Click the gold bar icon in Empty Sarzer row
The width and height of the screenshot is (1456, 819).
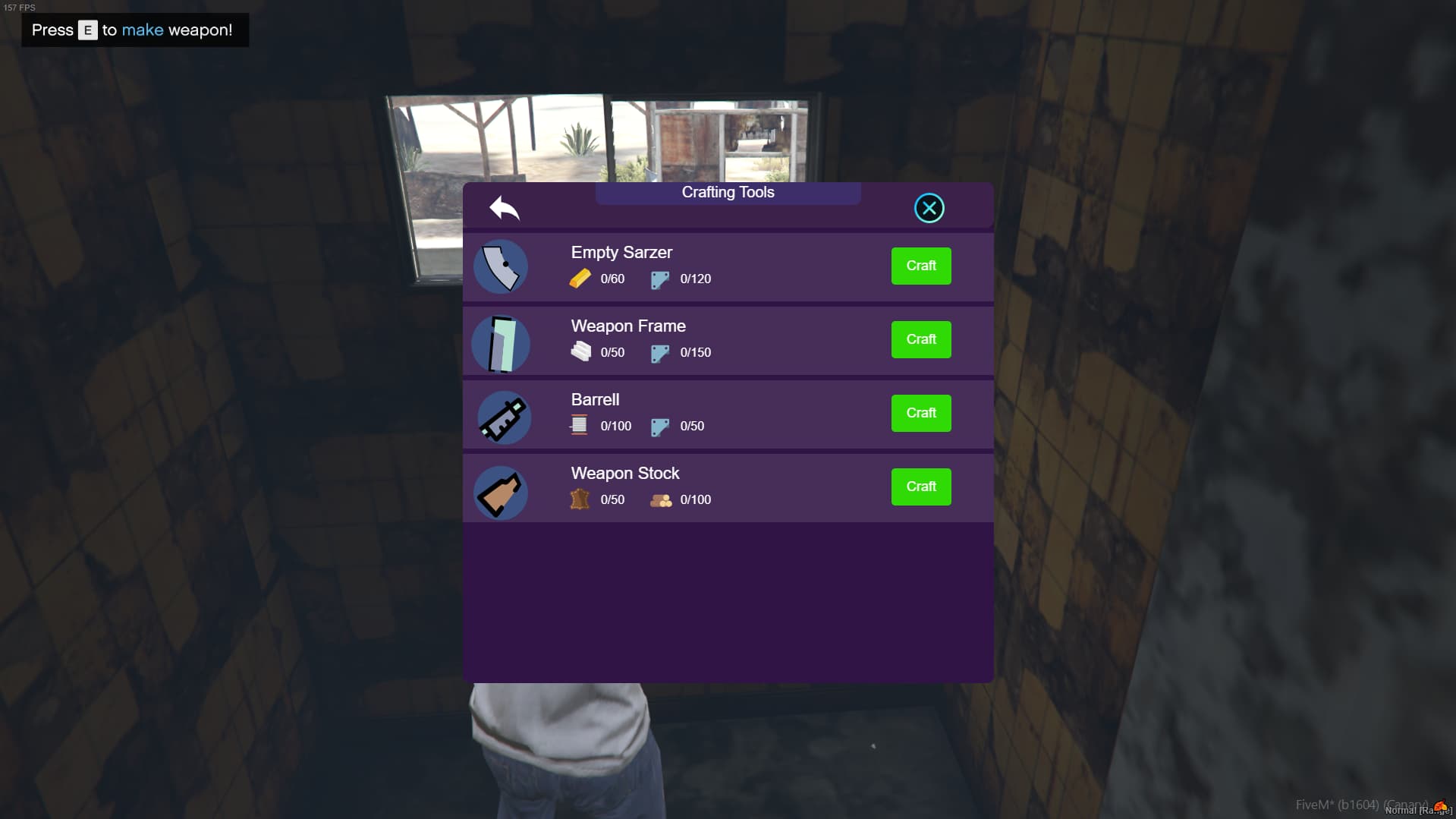(x=581, y=279)
